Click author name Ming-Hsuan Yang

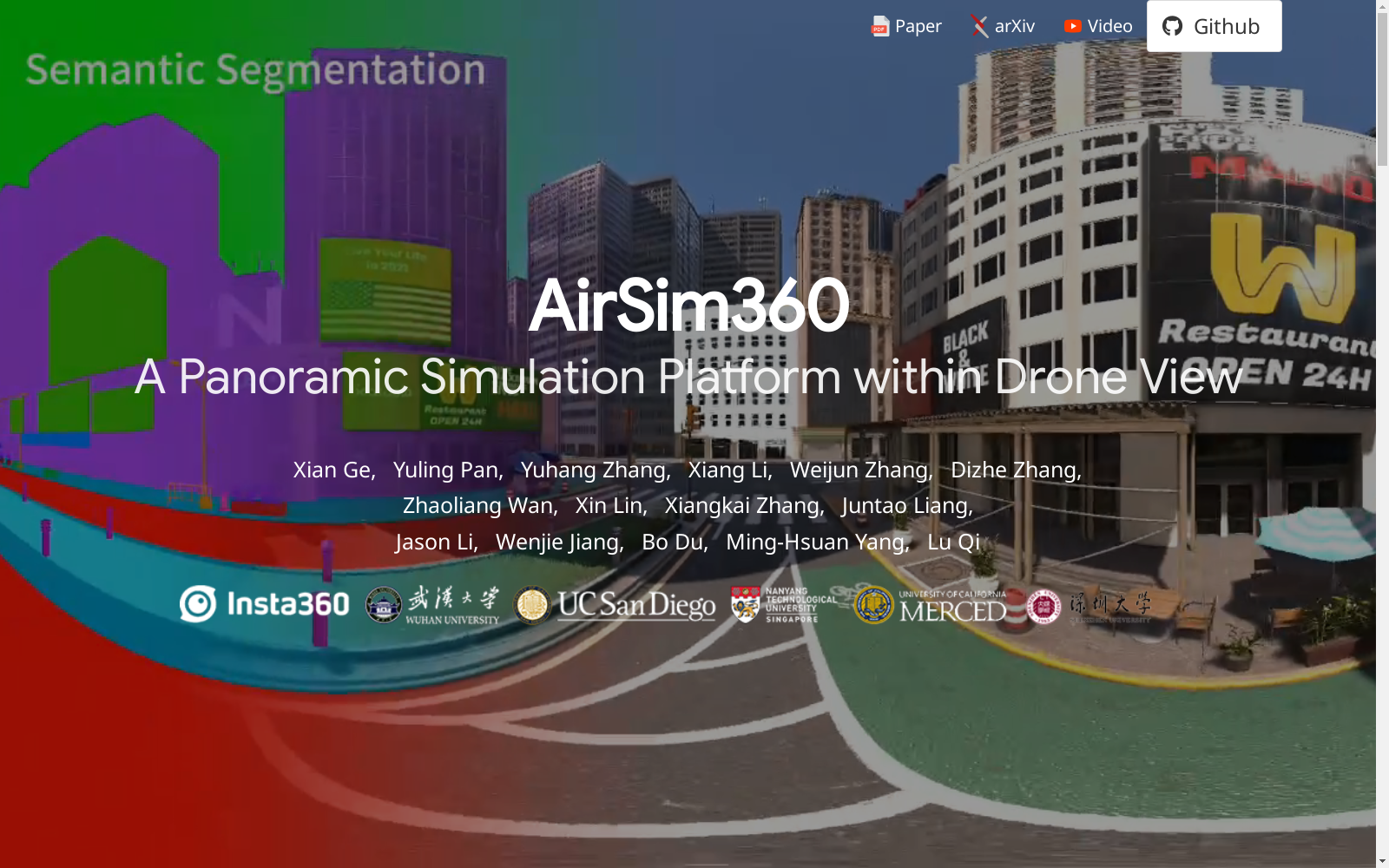(818, 541)
